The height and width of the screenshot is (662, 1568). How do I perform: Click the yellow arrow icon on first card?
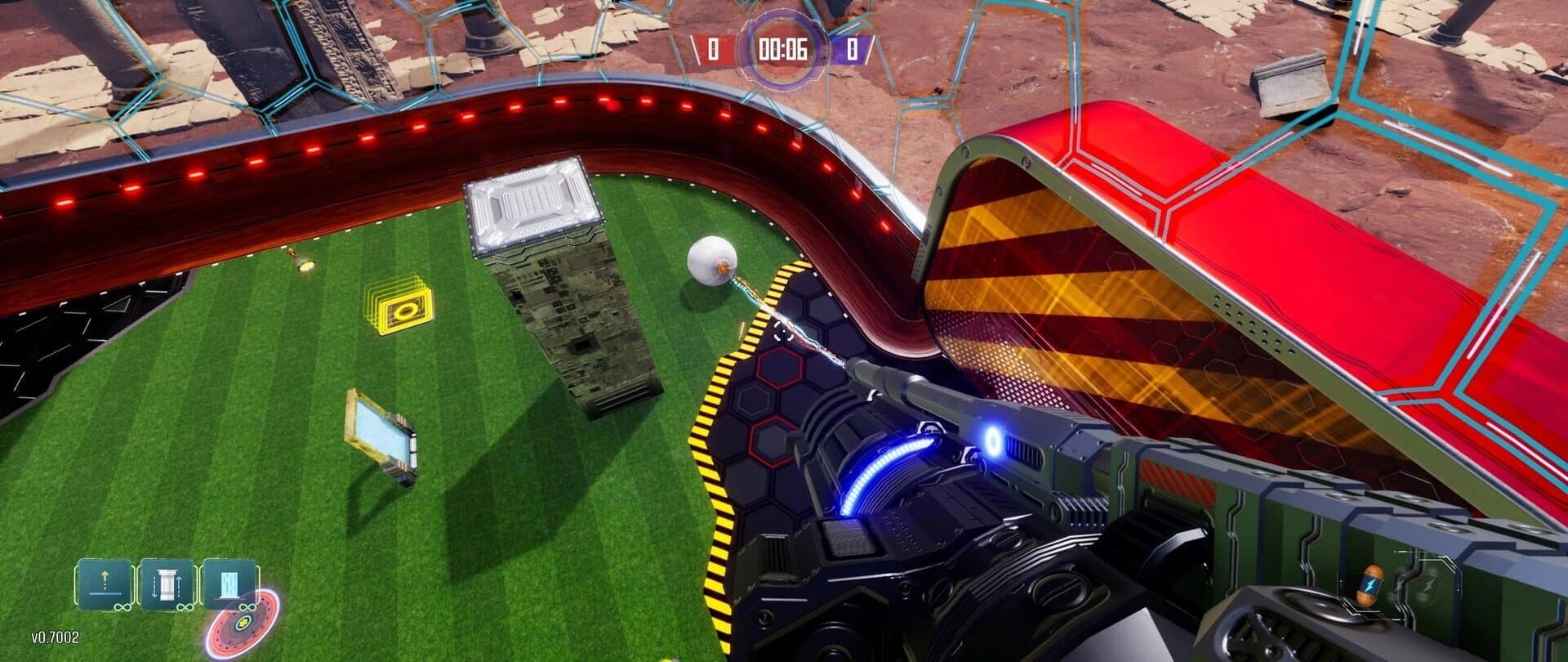[105, 575]
